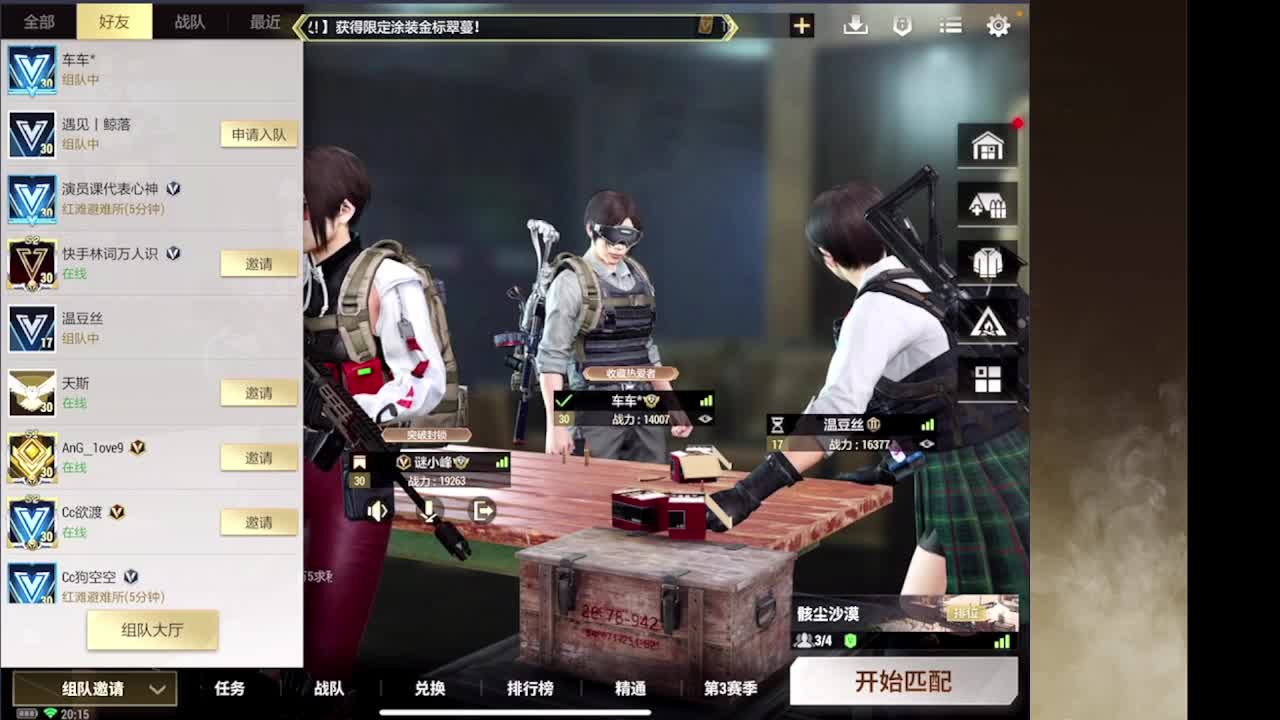Open the training camp triangle icon
Image resolution: width=1280 pixels, height=720 pixels.
pos(987,320)
